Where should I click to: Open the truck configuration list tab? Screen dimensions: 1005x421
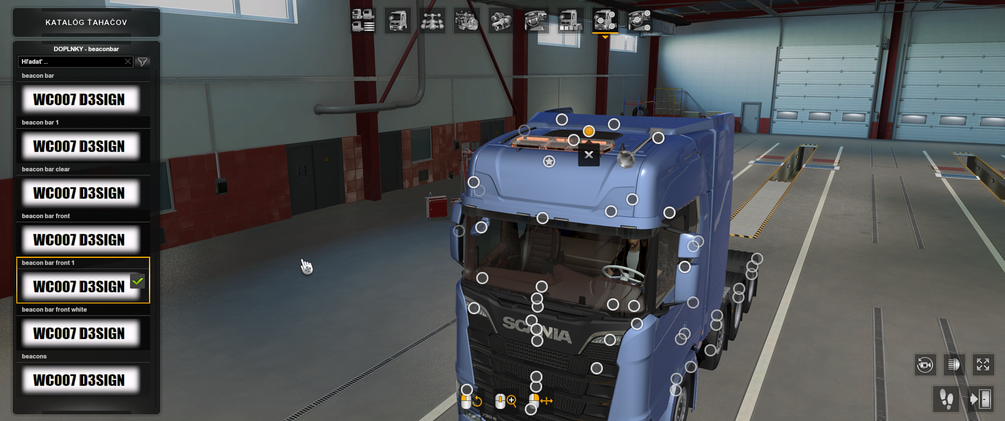coord(363,20)
